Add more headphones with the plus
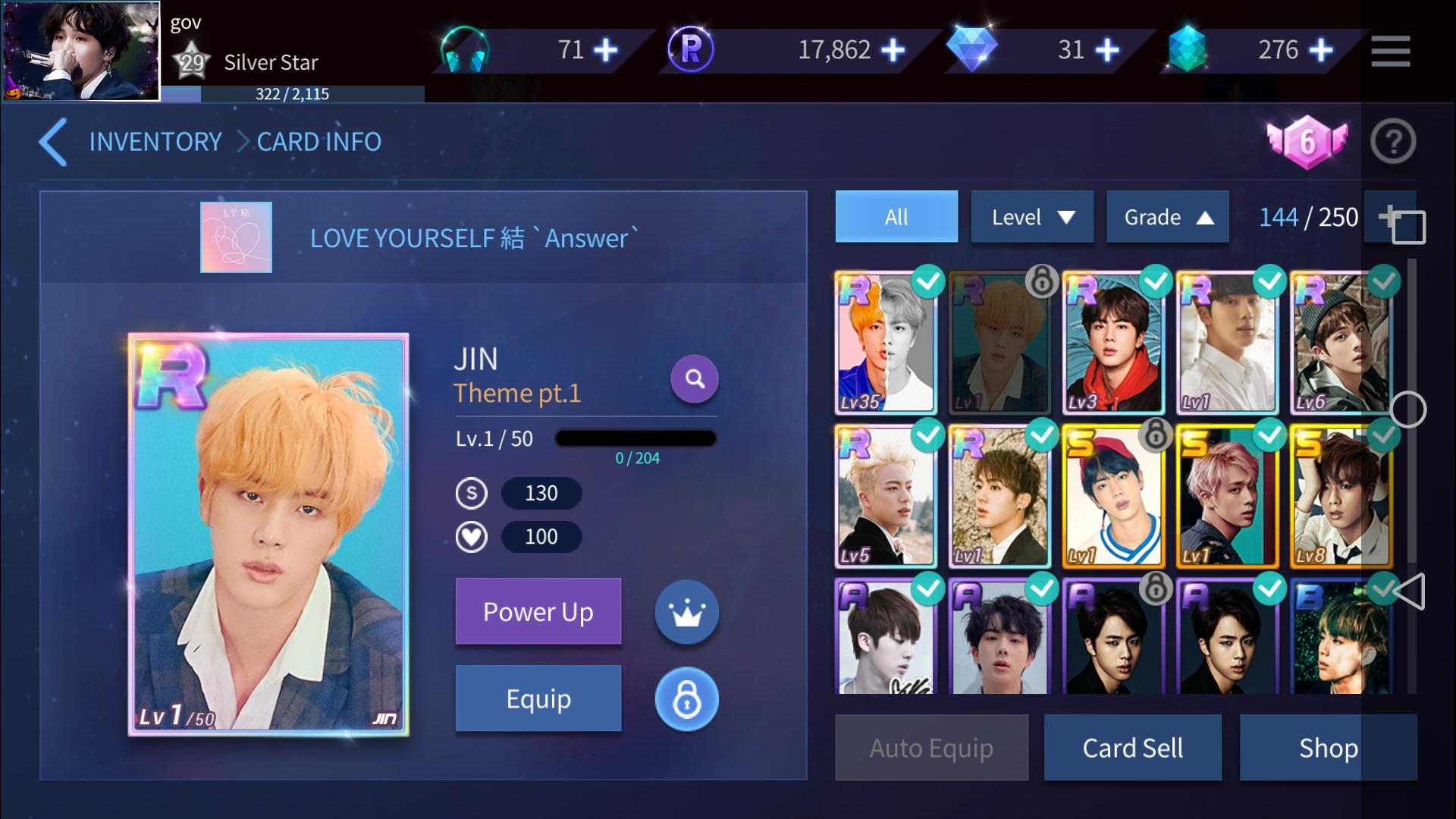The height and width of the screenshot is (819, 1456). tap(605, 50)
